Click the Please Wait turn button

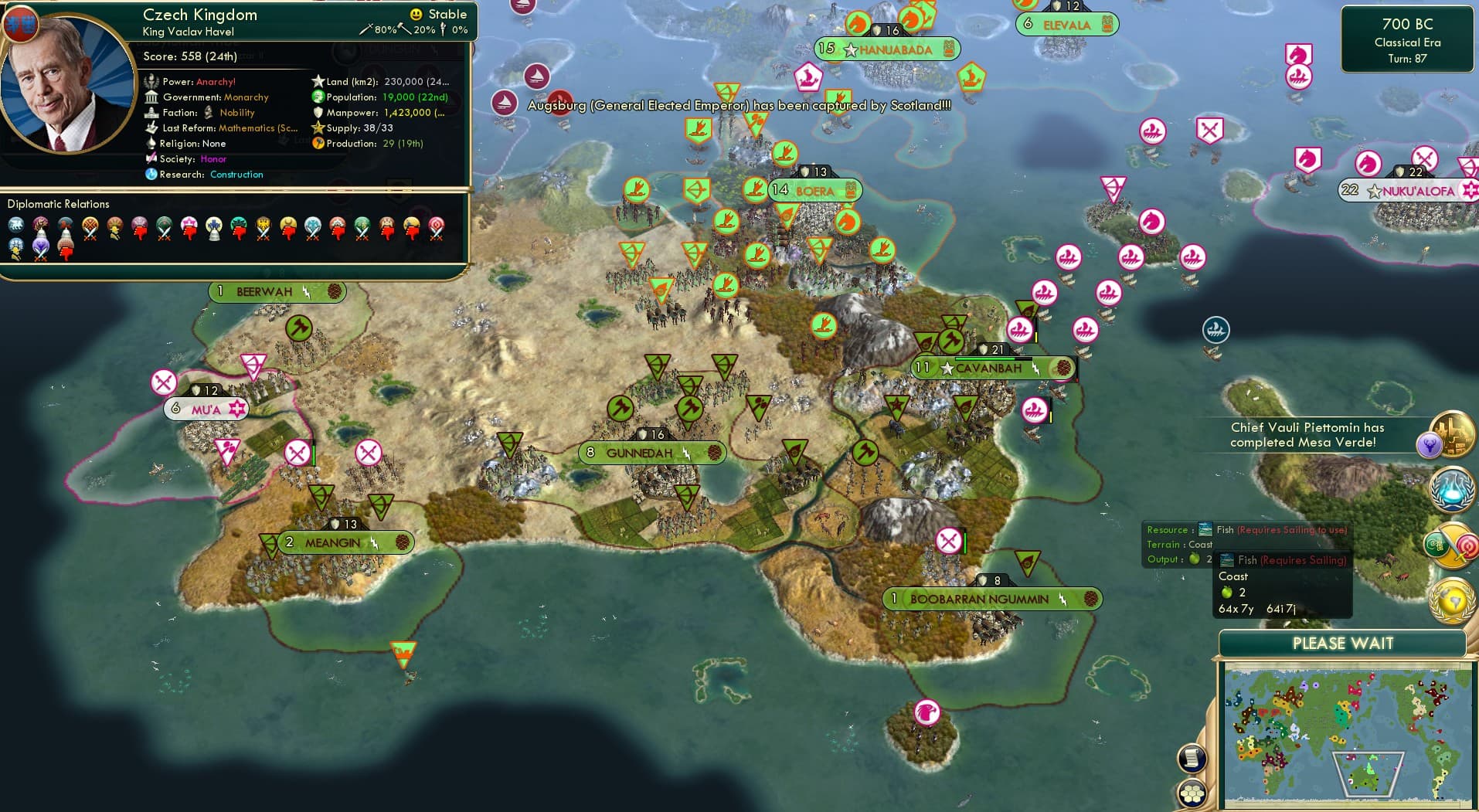point(1342,644)
